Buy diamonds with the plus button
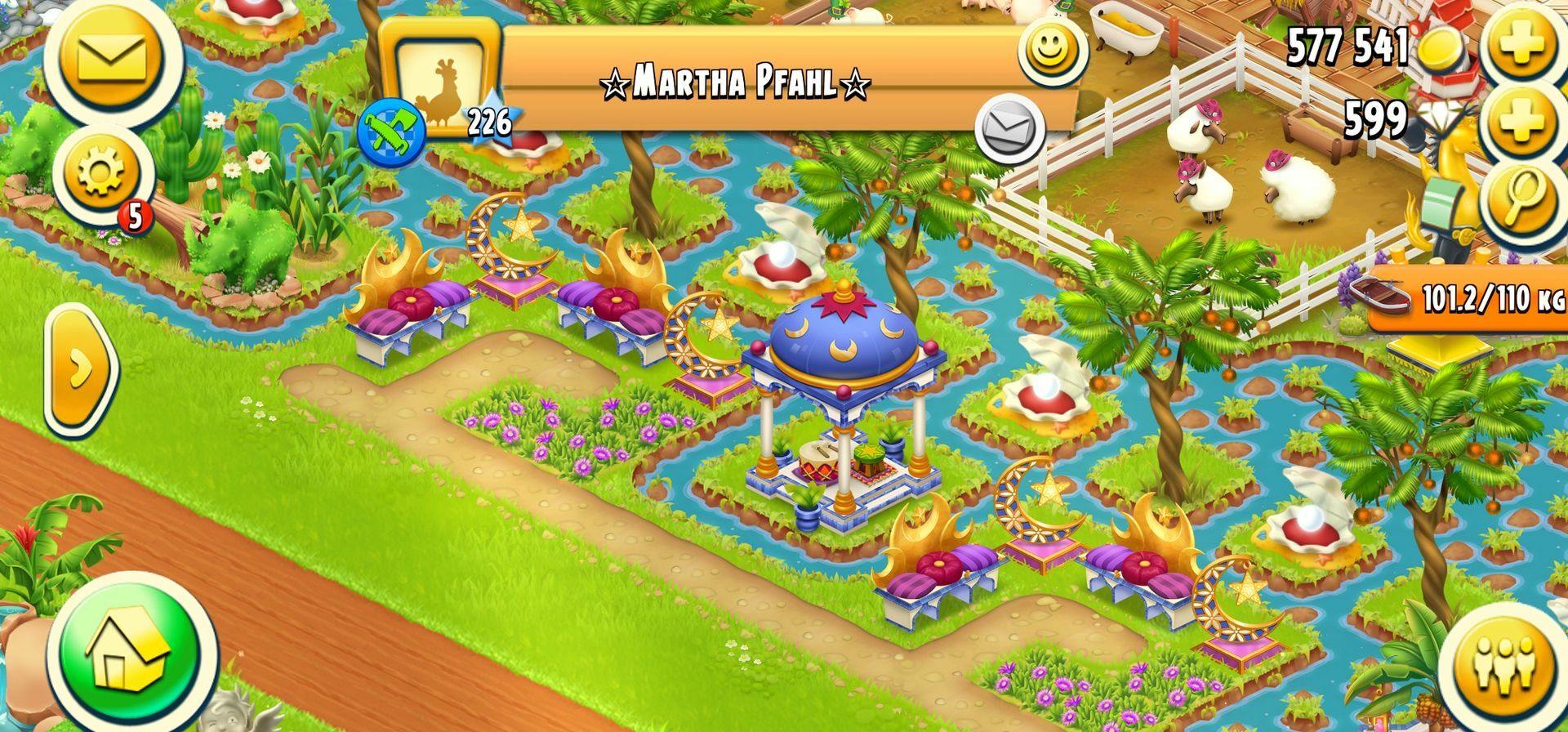 pos(1521,123)
